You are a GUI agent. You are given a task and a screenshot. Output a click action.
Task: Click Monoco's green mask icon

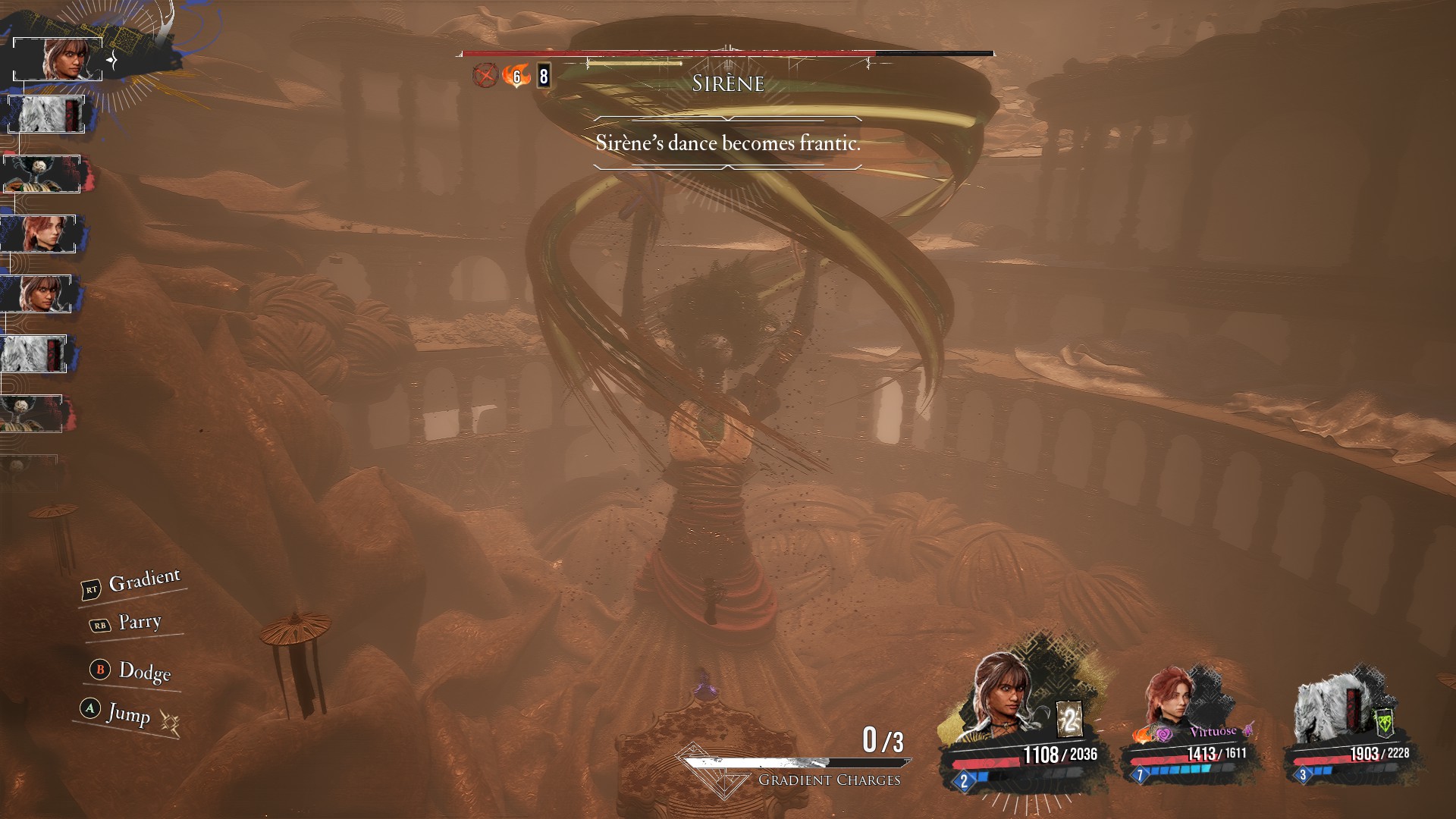coord(1384,721)
